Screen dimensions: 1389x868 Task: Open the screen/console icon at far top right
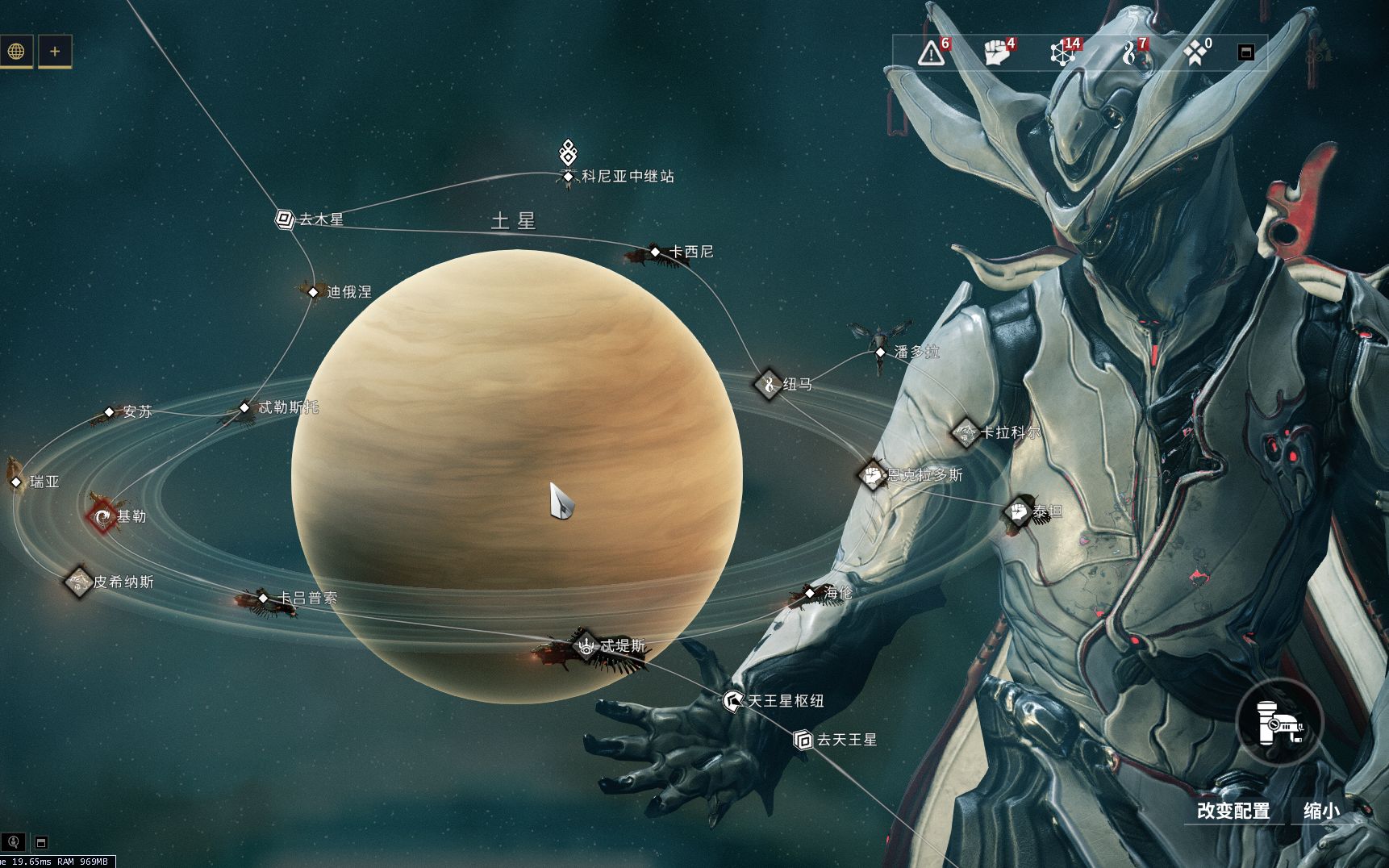(x=1246, y=52)
